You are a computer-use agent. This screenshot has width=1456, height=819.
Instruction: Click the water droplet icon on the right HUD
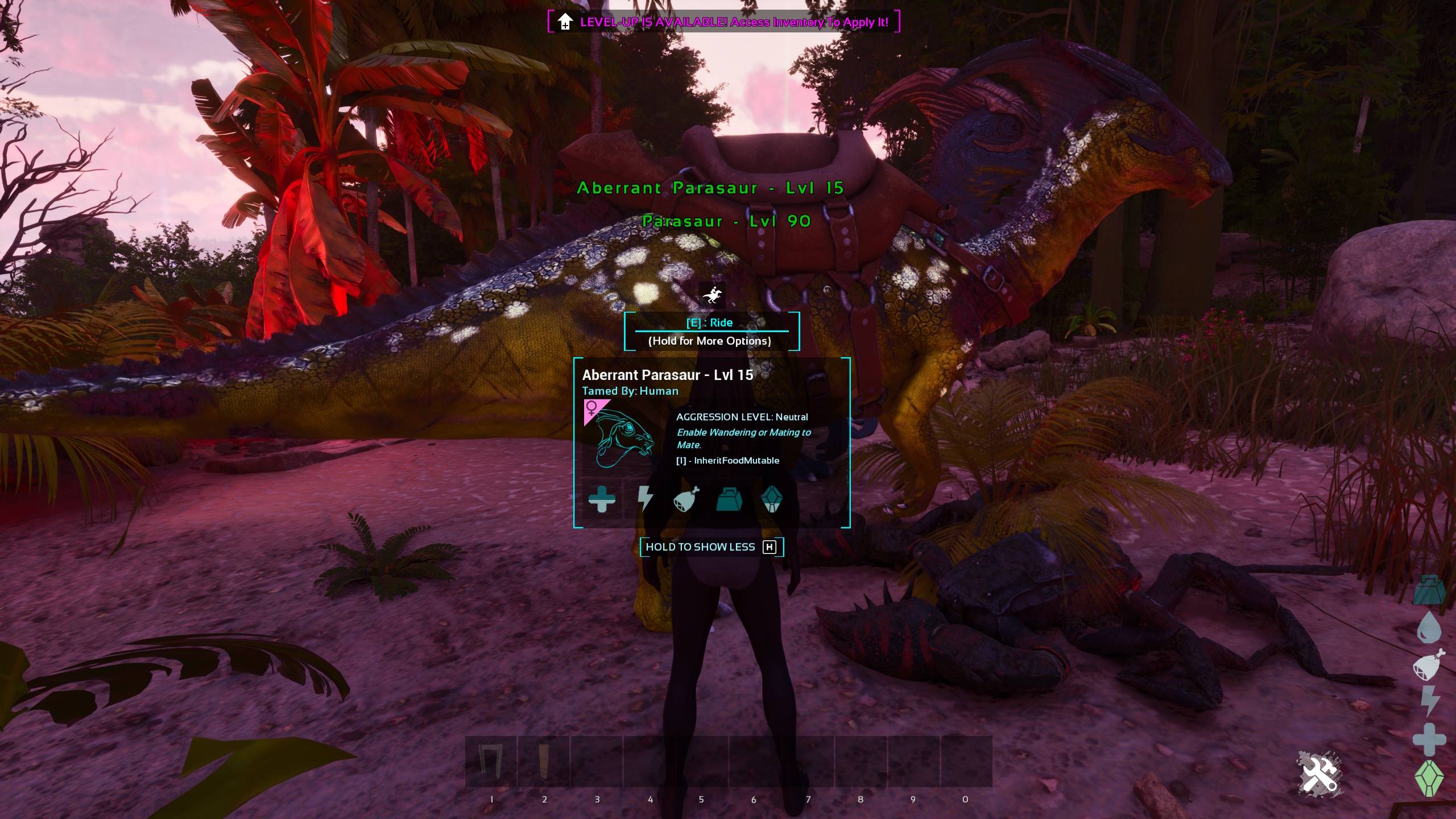1429,628
